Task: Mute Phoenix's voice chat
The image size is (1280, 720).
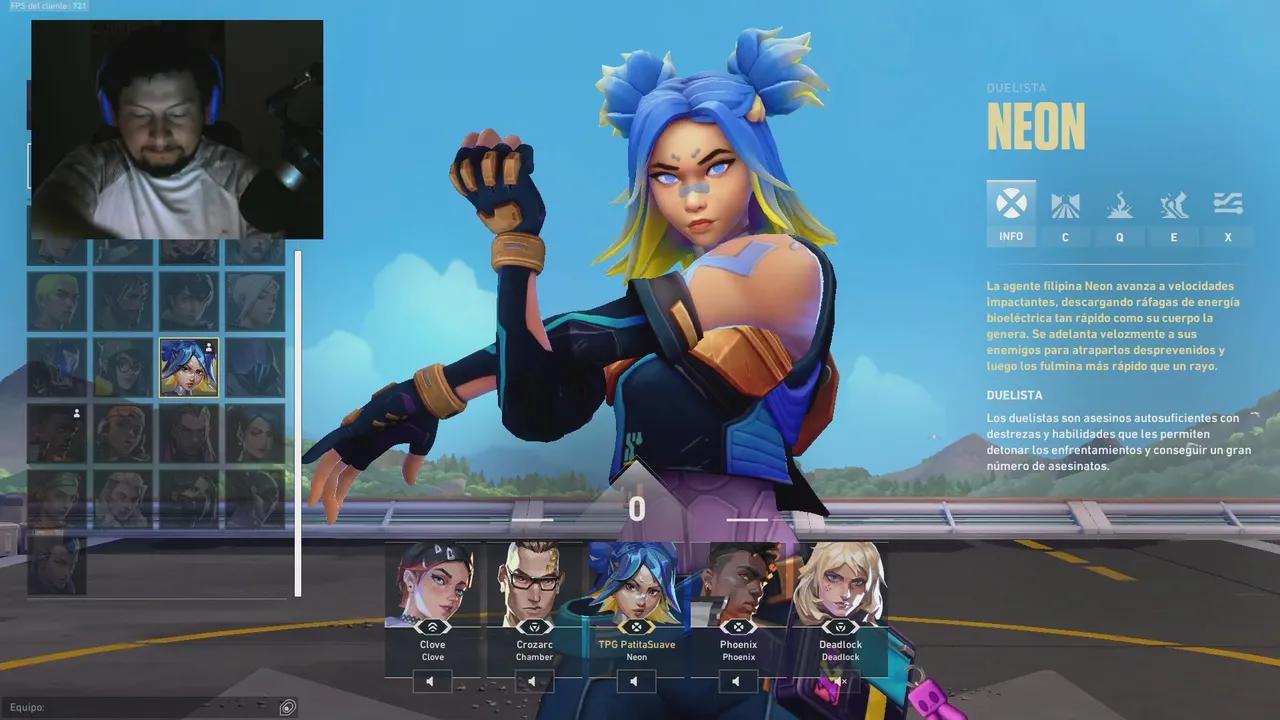Action: [737, 681]
